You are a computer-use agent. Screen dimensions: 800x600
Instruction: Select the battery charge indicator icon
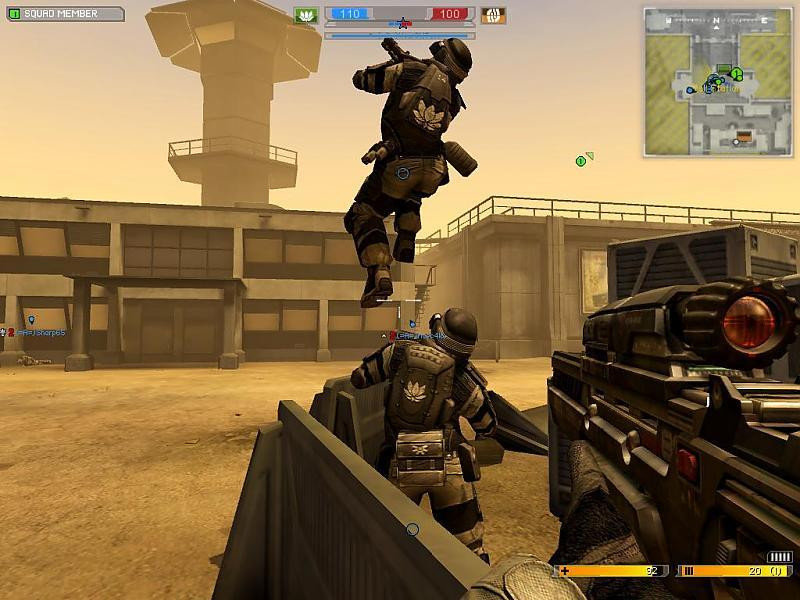click(779, 557)
